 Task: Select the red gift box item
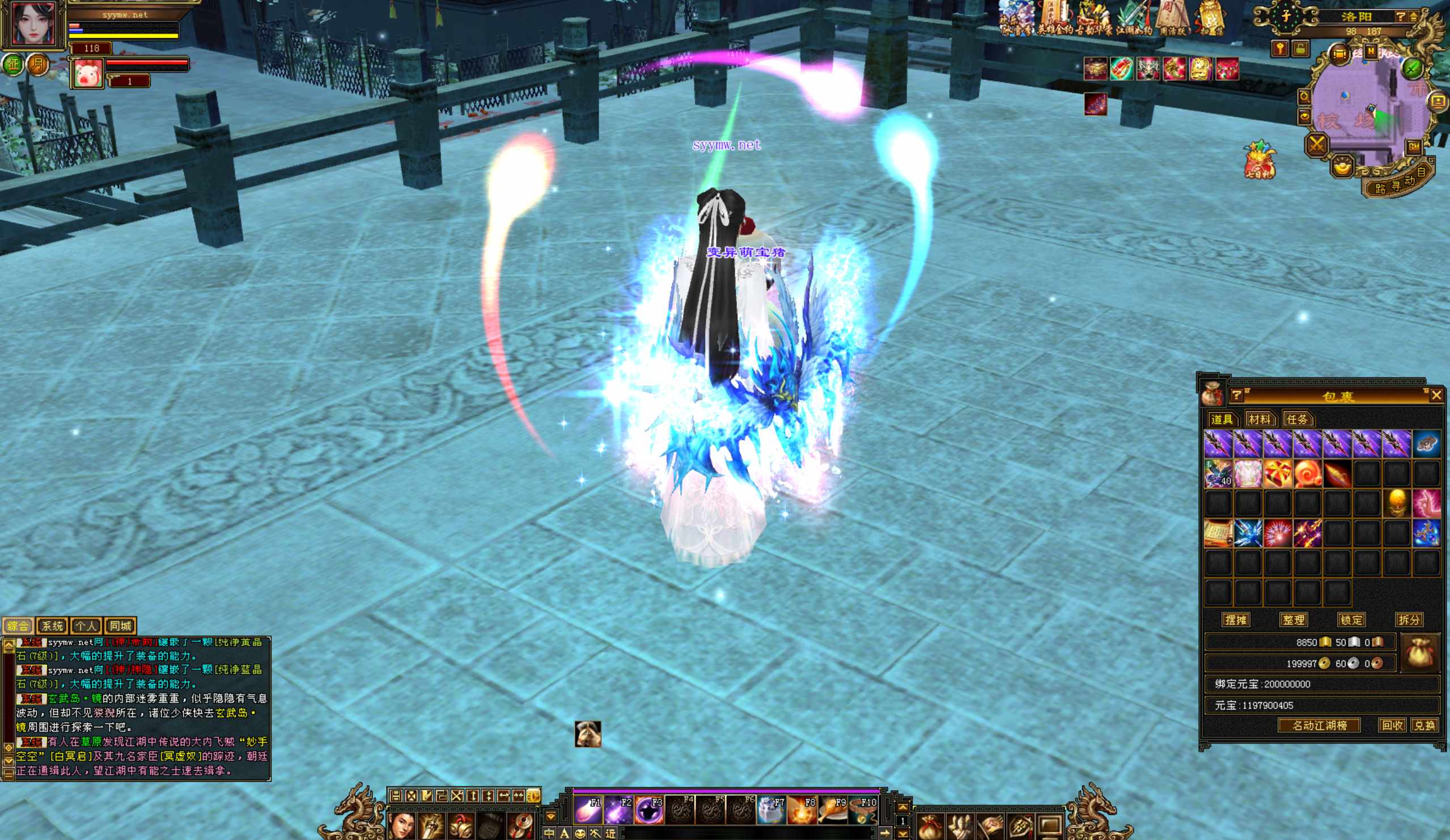[x=1277, y=474]
